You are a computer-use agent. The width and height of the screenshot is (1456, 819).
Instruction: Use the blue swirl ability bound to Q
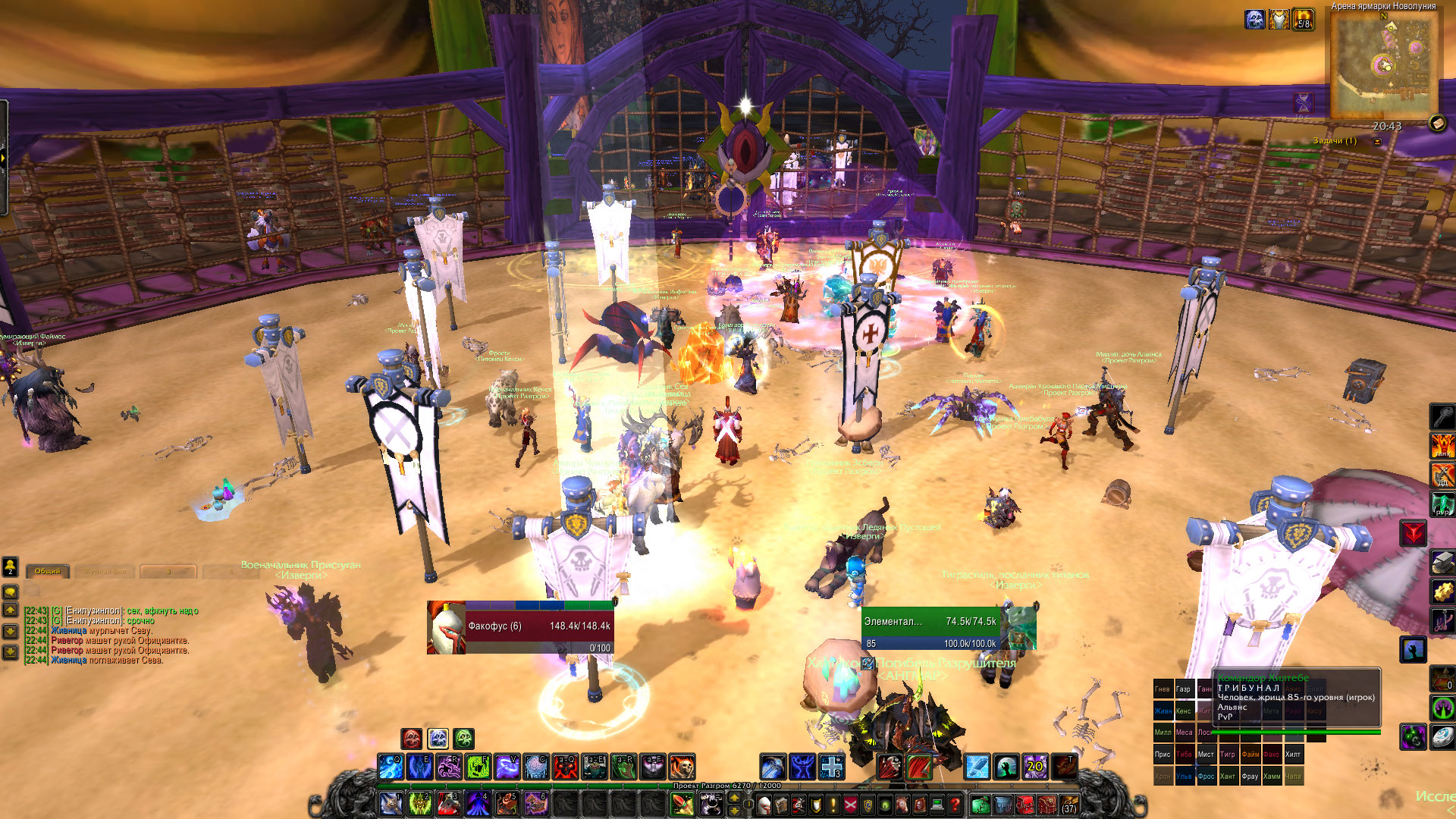[391, 767]
